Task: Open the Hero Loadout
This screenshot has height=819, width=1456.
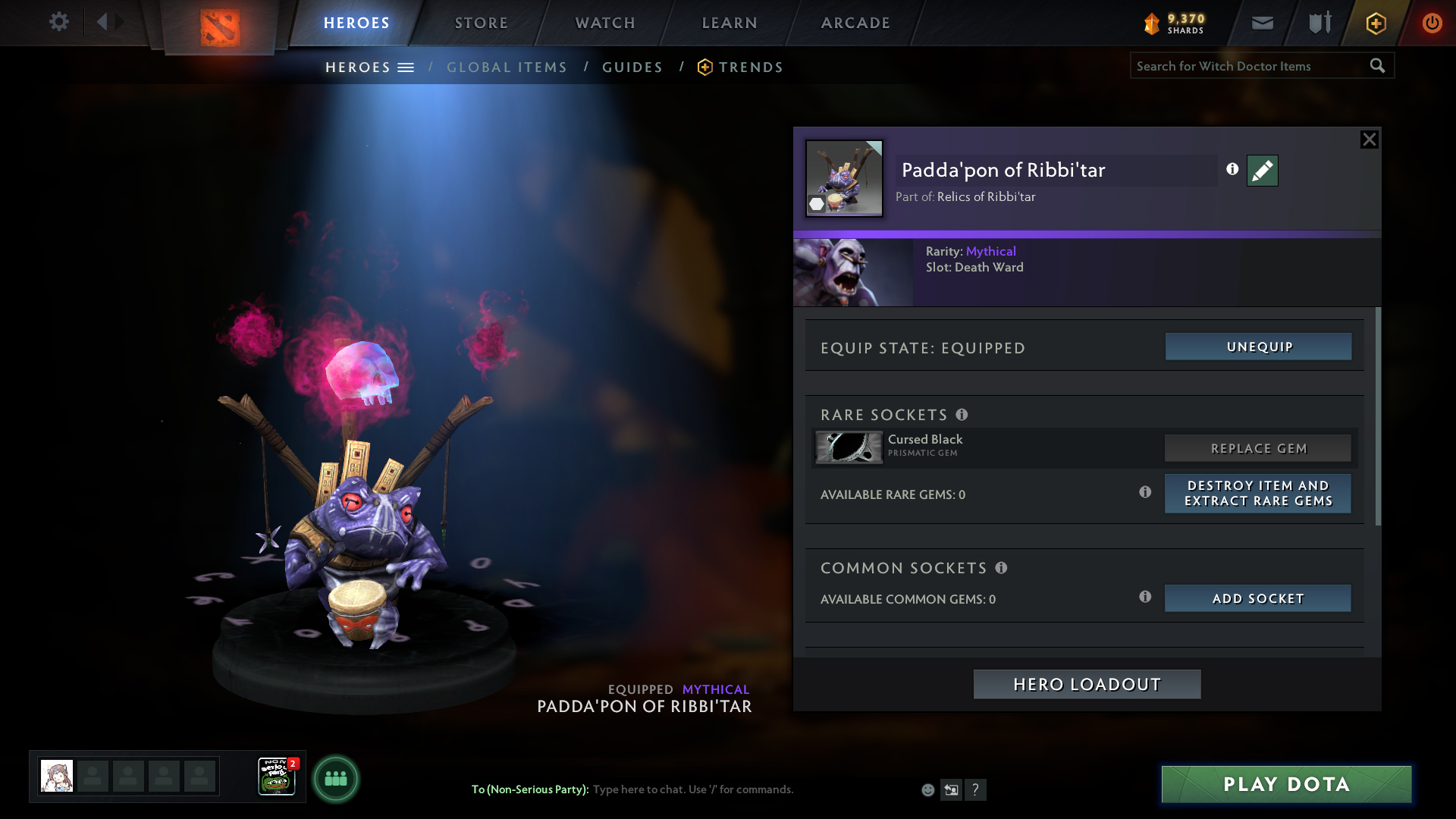Action: [1087, 684]
